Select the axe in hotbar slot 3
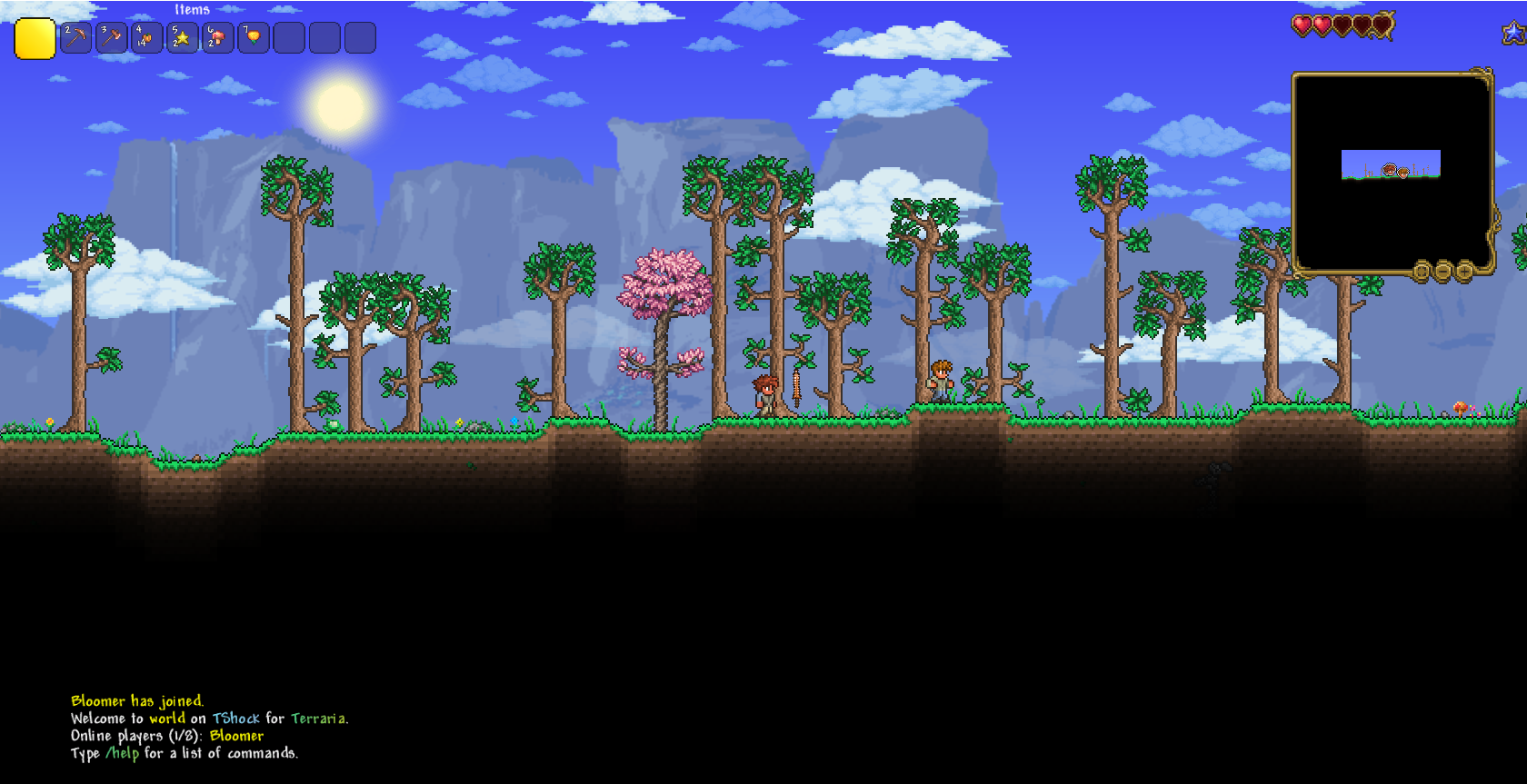Screen dimensions: 1527x784 point(111,37)
